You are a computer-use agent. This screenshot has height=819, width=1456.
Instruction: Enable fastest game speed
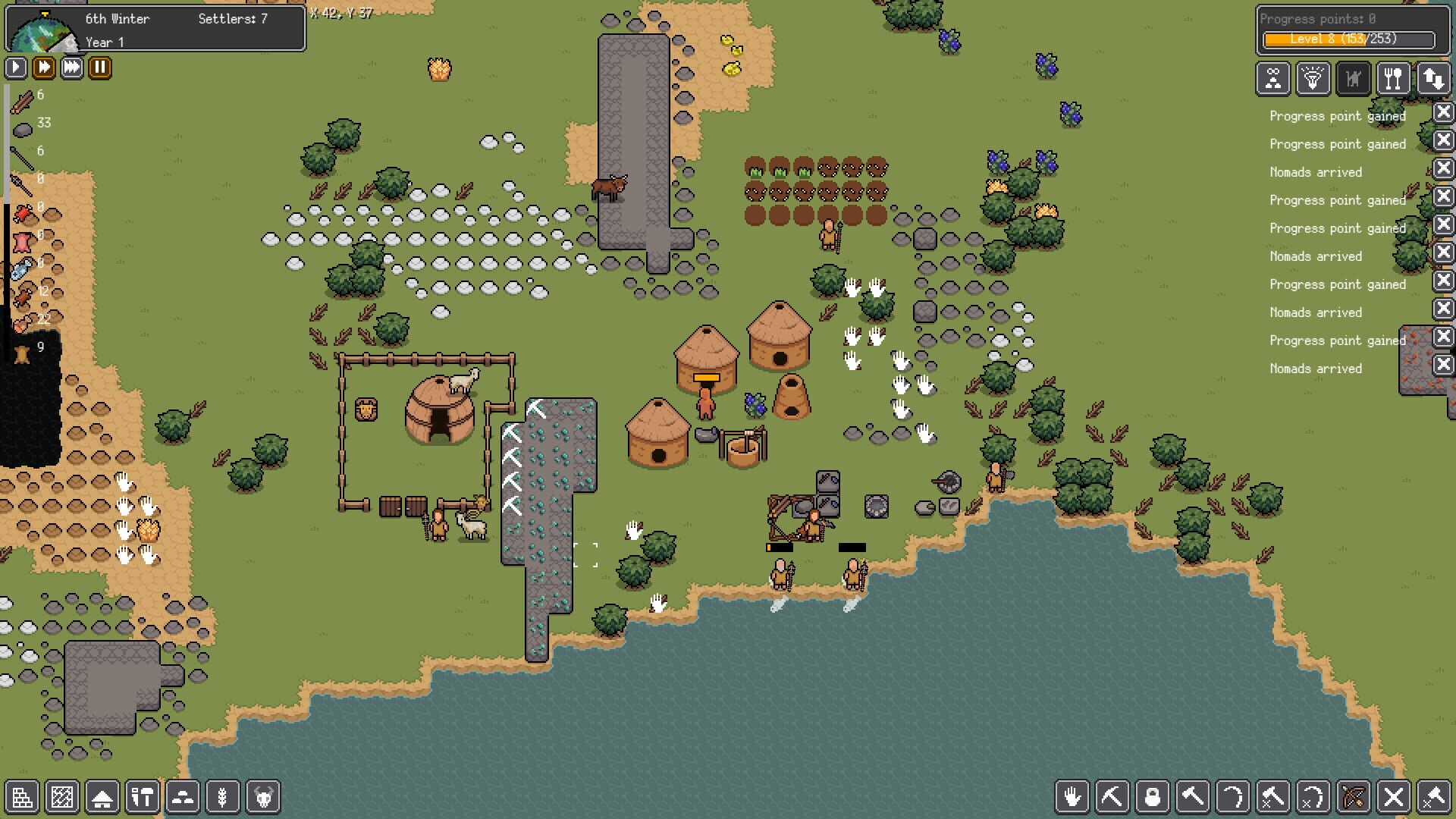(71, 67)
